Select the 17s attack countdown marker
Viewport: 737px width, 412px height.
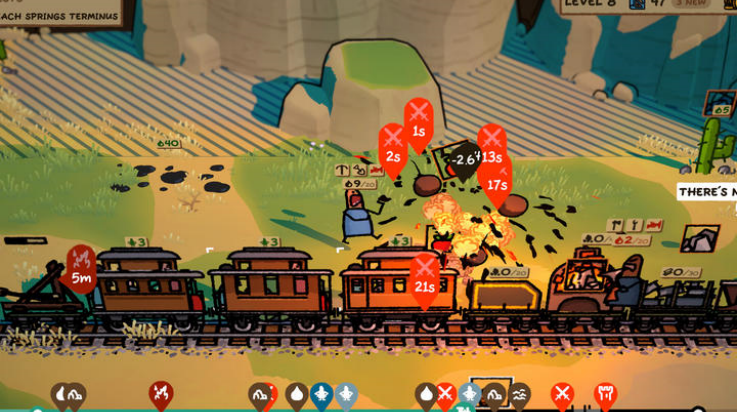pyautogui.click(x=497, y=175)
